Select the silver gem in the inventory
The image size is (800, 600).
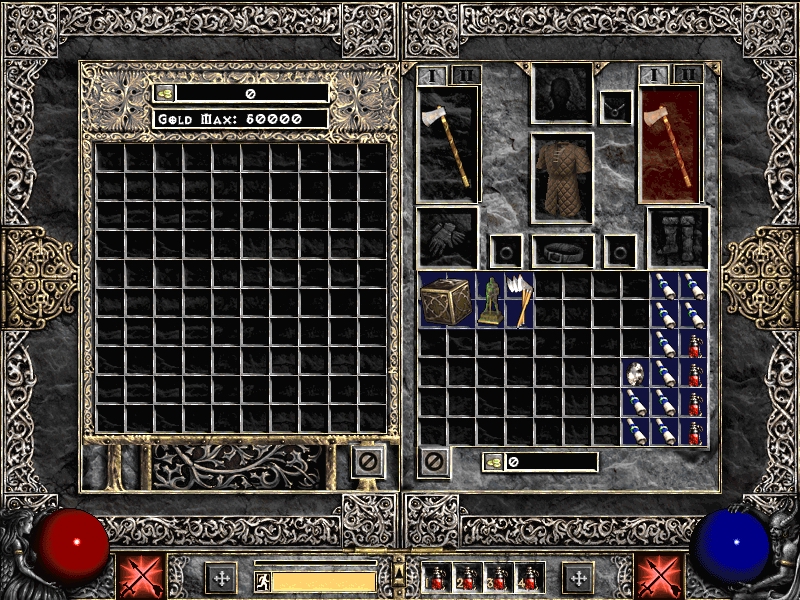point(635,374)
